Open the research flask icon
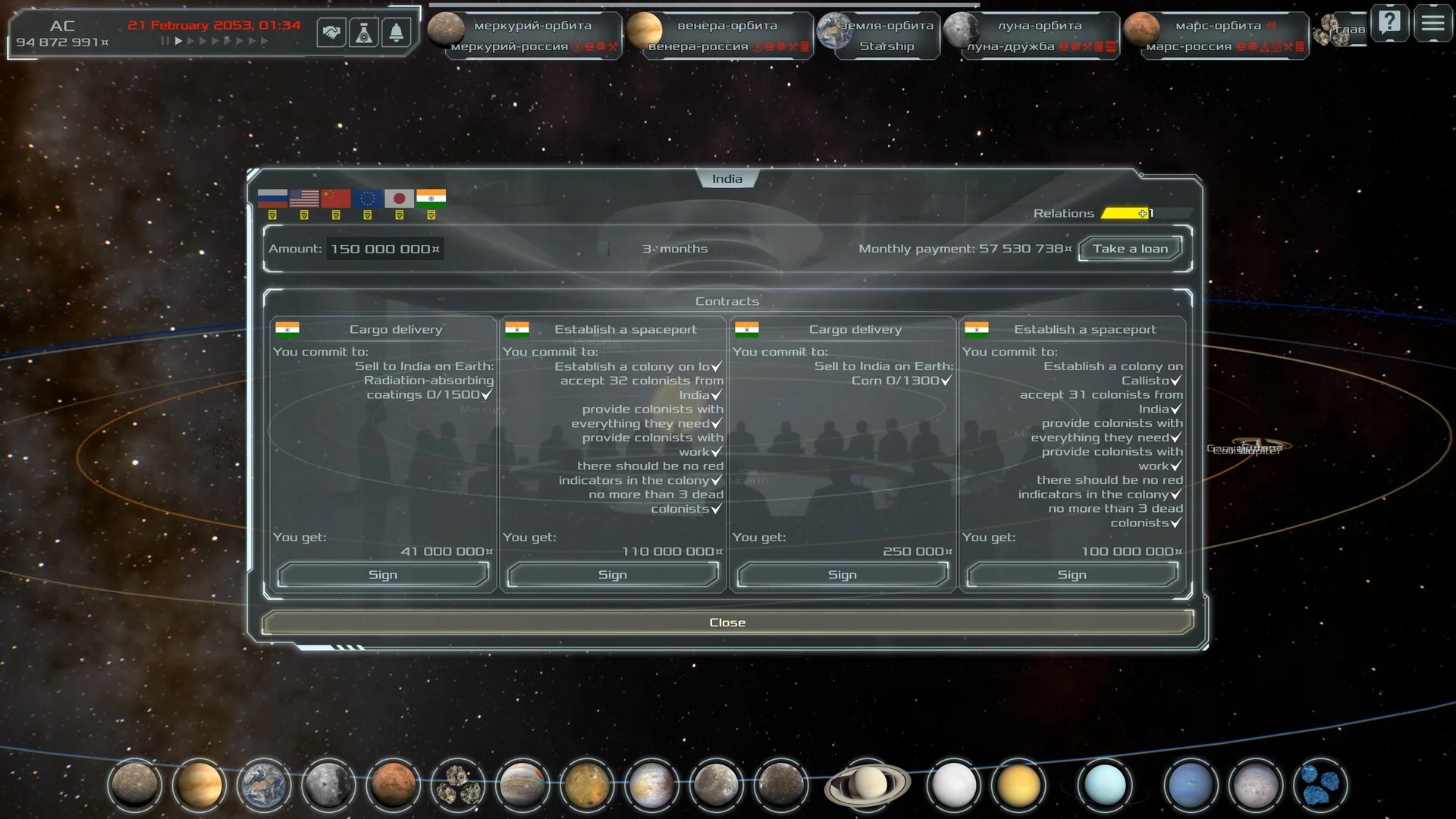The height and width of the screenshot is (819, 1456). (x=364, y=33)
